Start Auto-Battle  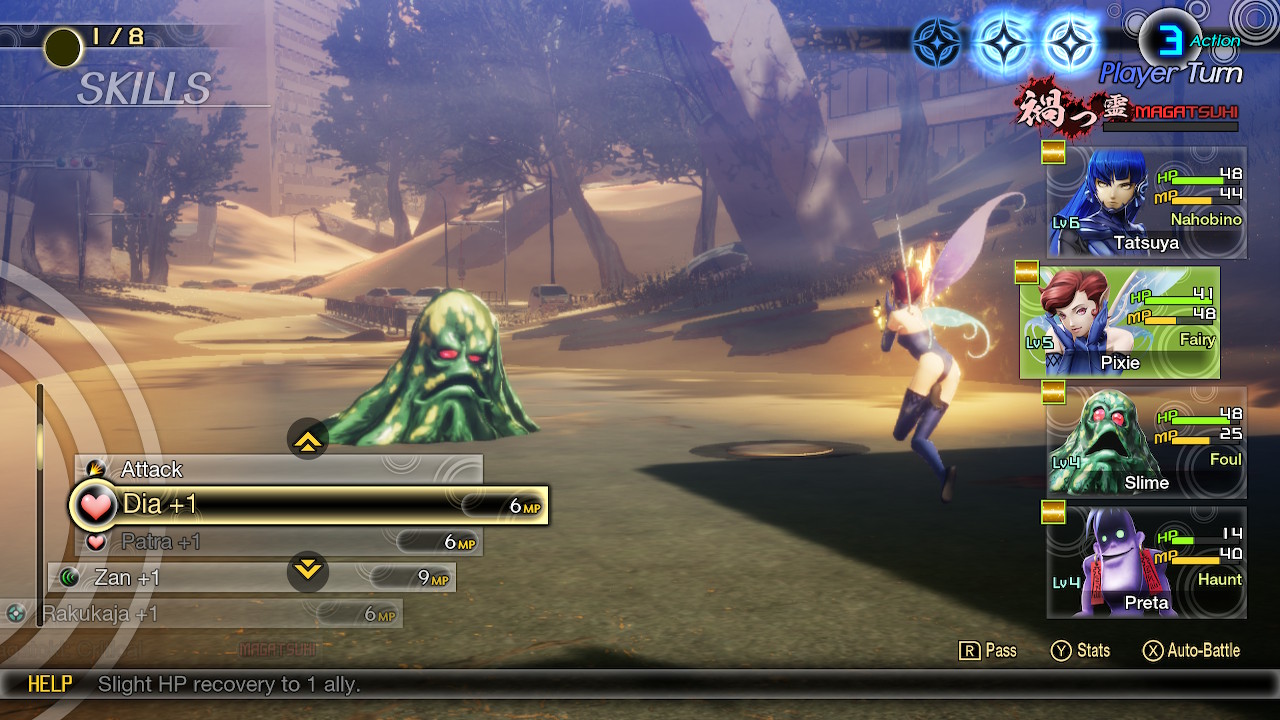1191,651
